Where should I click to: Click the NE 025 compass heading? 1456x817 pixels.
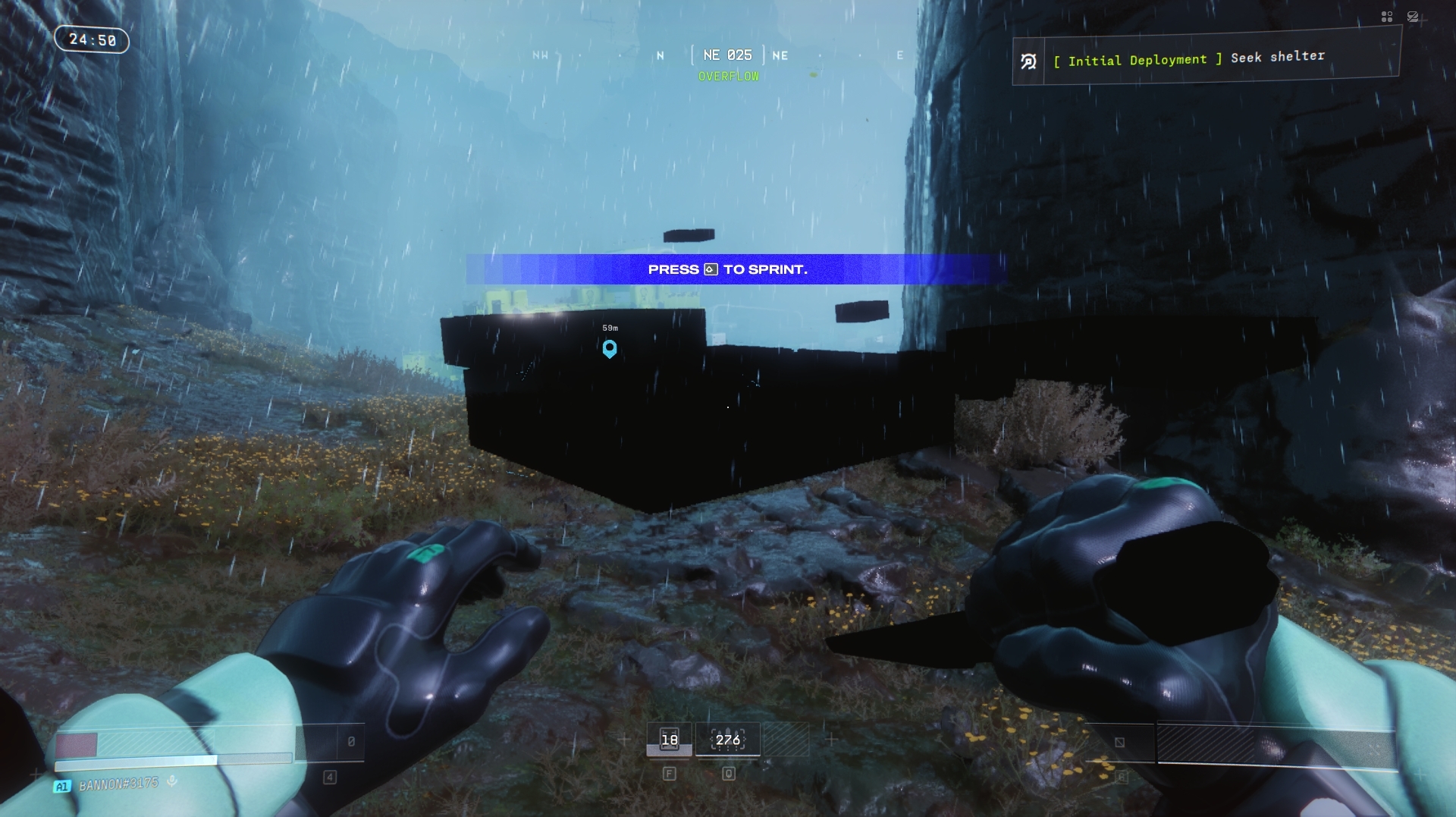click(x=727, y=55)
